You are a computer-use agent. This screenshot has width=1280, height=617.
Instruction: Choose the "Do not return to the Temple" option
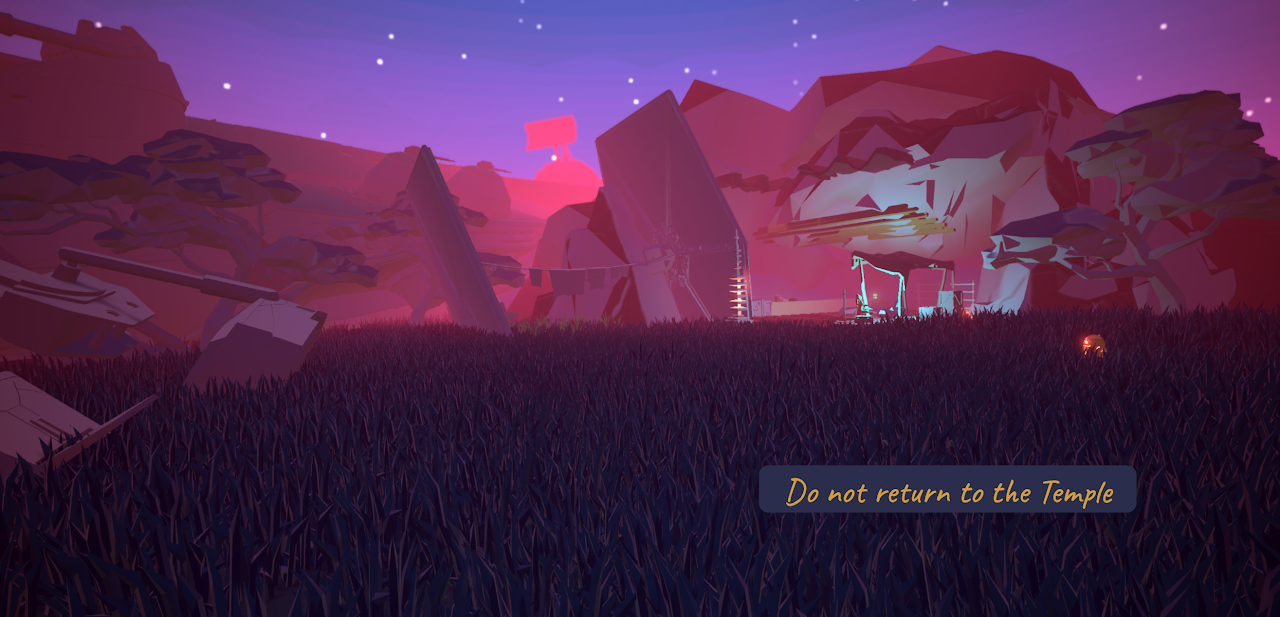pyautogui.click(x=947, y=490)
